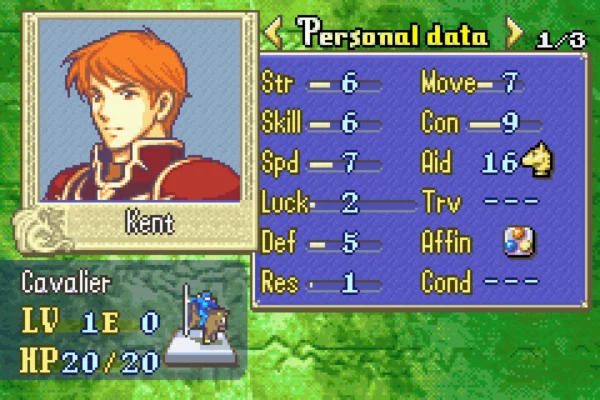The height and width of the screenshot is (400, 600).
Task: Click the right page arrow beside Personal data
Action: pos(515,35)
